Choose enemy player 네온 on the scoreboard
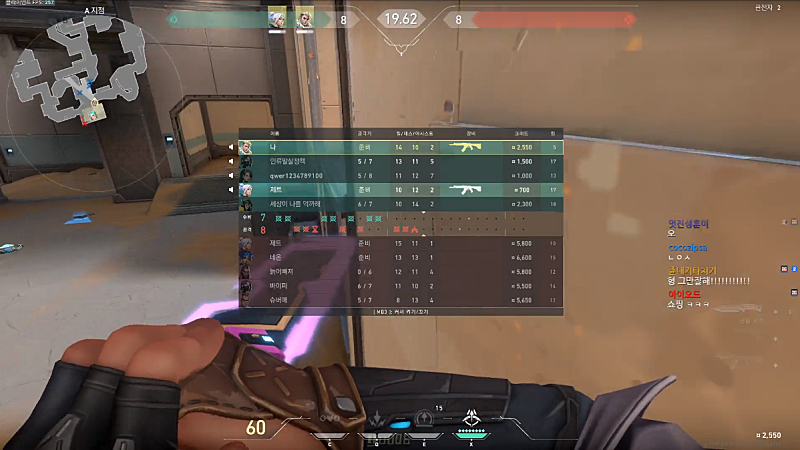Image resolution: width=800 pixels, height=450 pixels. point(400,257)
